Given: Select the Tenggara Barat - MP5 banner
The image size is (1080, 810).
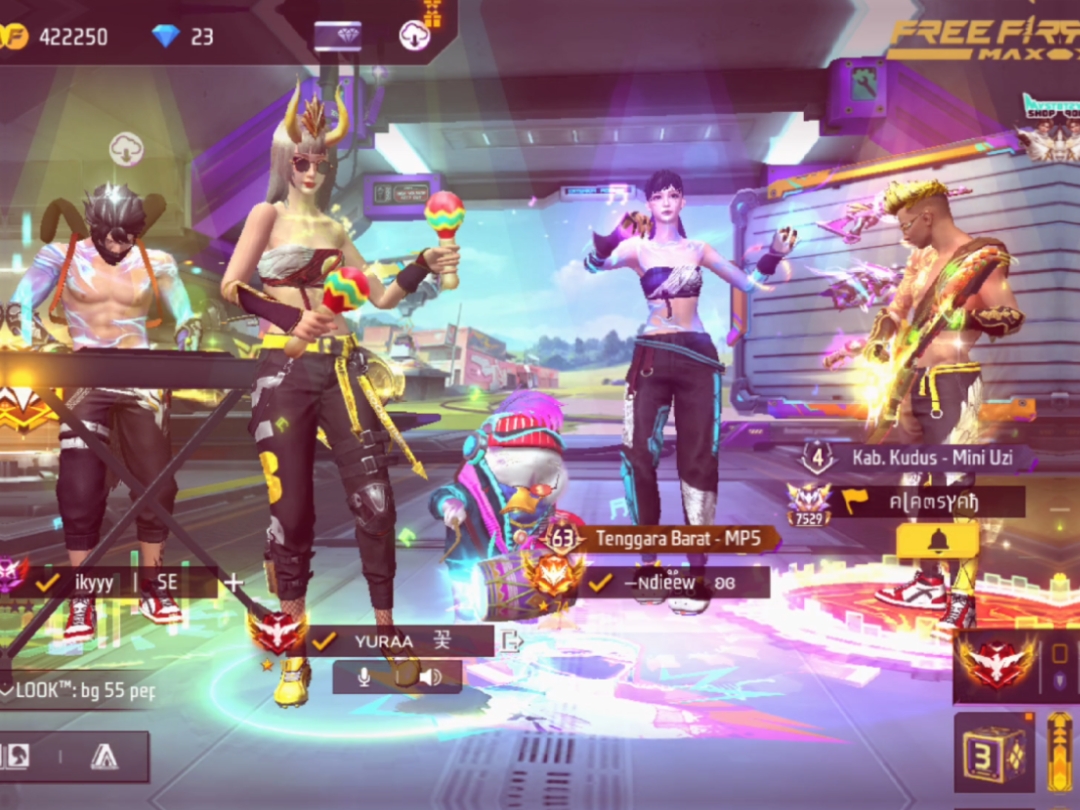Looking at the screenshot, I should coord(676,538).
